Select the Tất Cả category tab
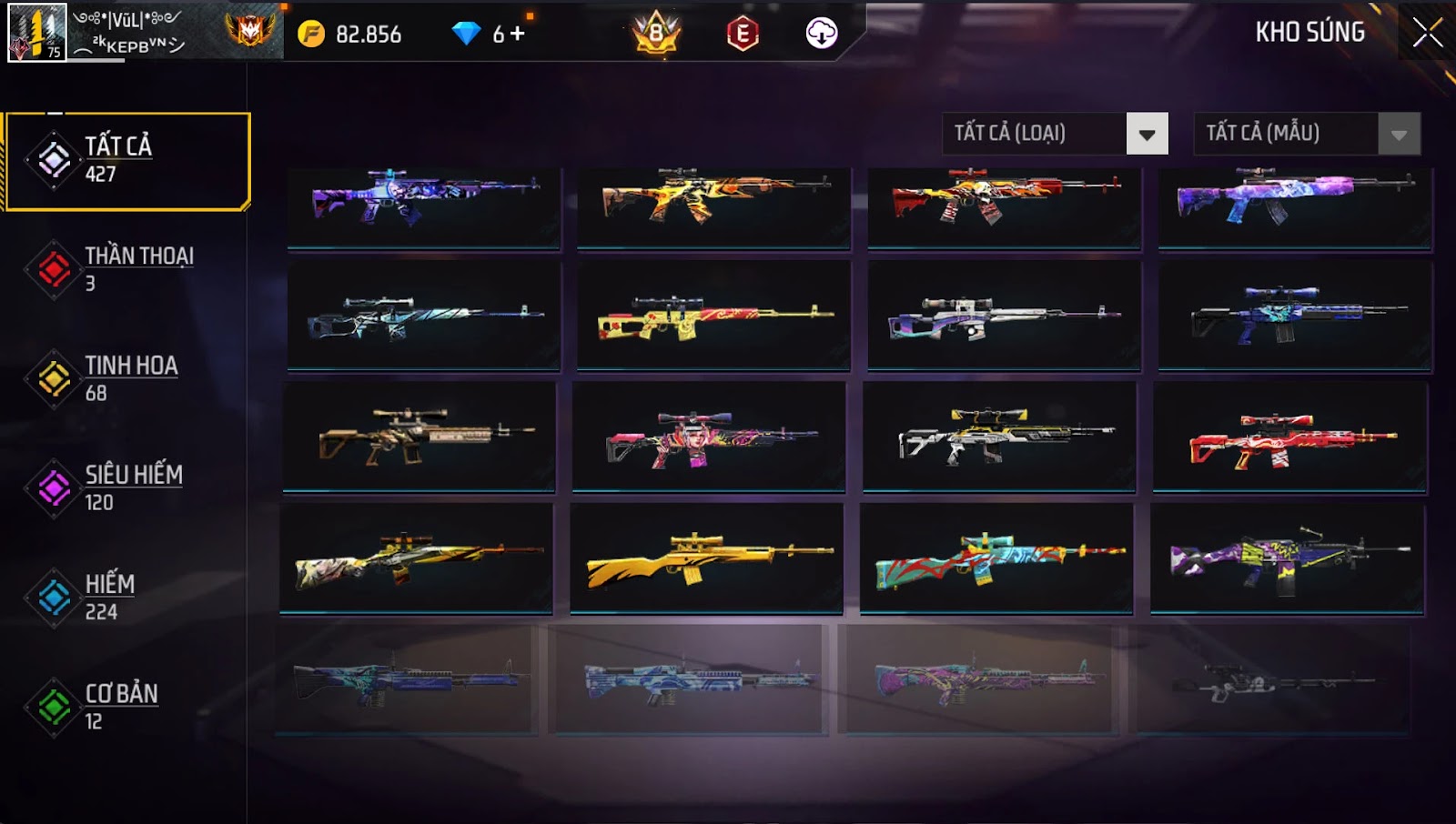This screenshot has height=824, width=1456. tap(127, 161)
